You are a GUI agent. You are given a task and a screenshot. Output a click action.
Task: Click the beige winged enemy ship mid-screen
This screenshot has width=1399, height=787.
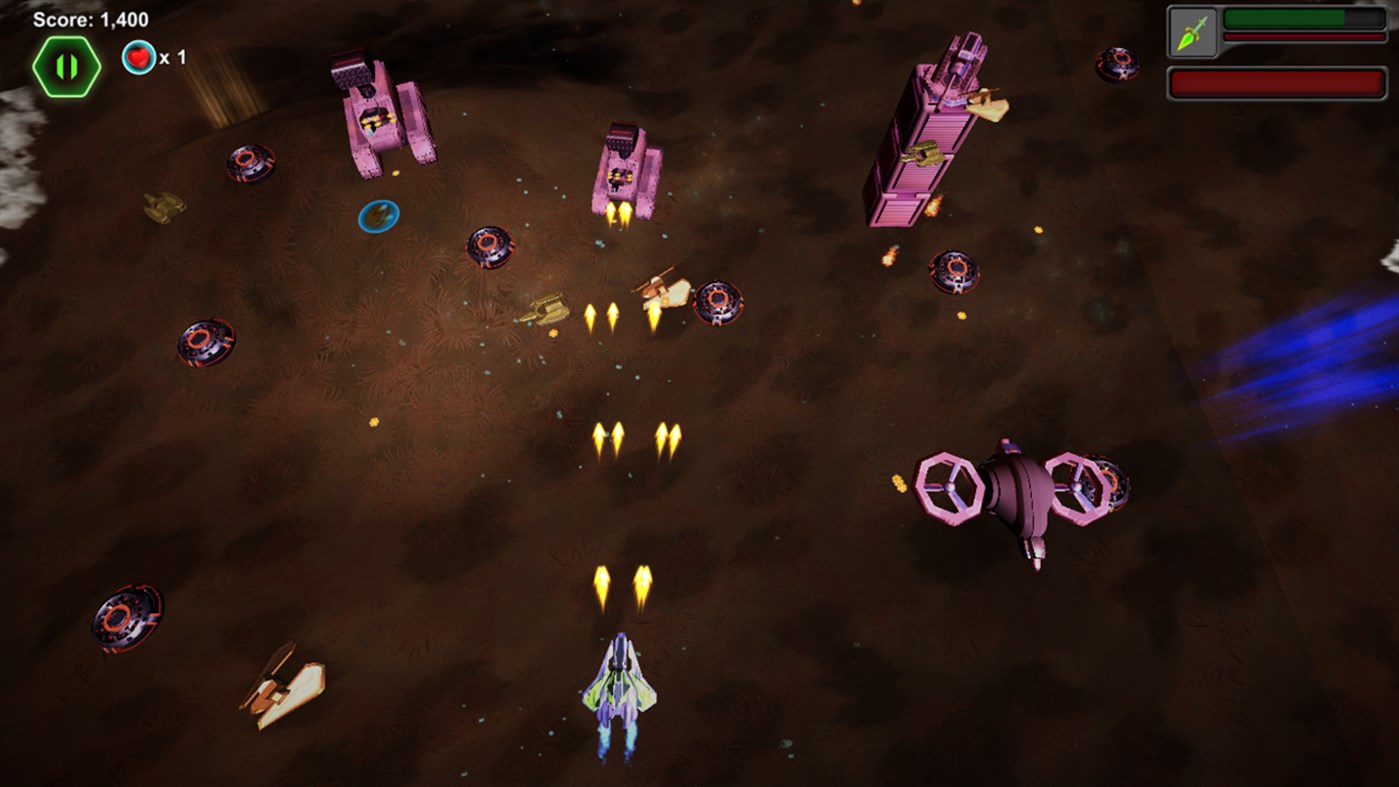tap(661, 291)
